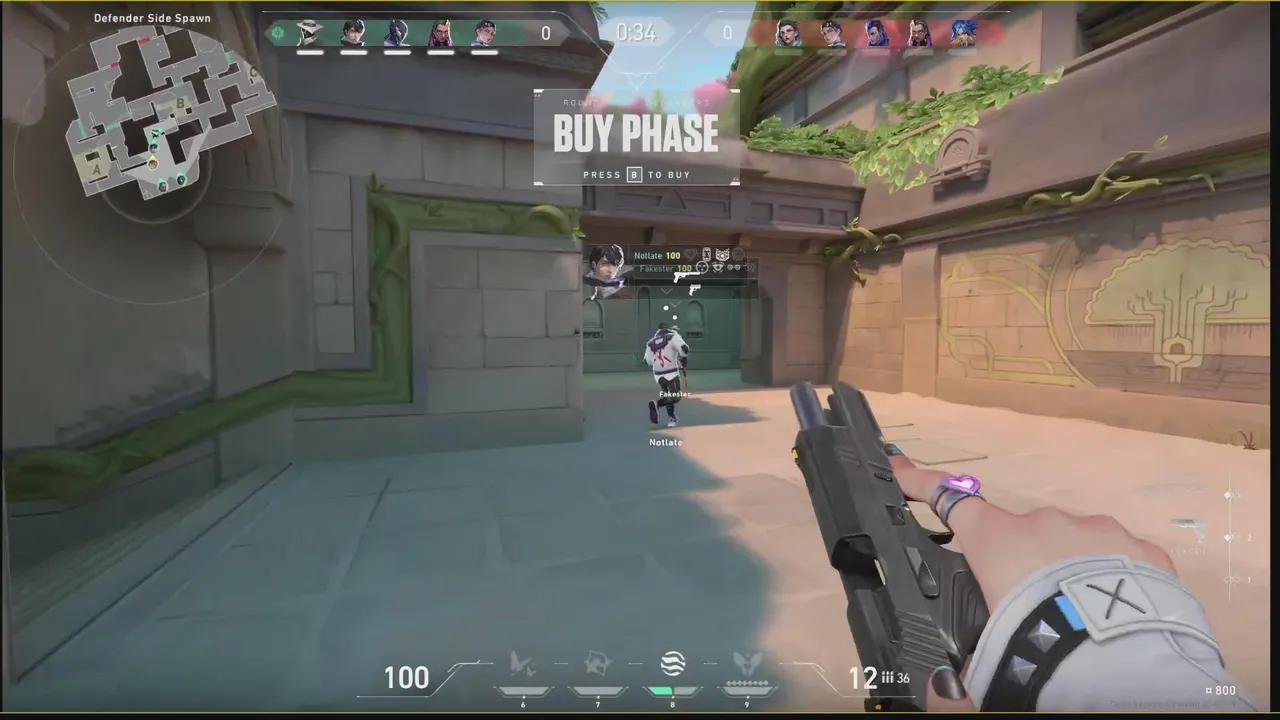Click the BUY PHASE banner
This screenshot has width=1280, height=720.
[635, 134]
